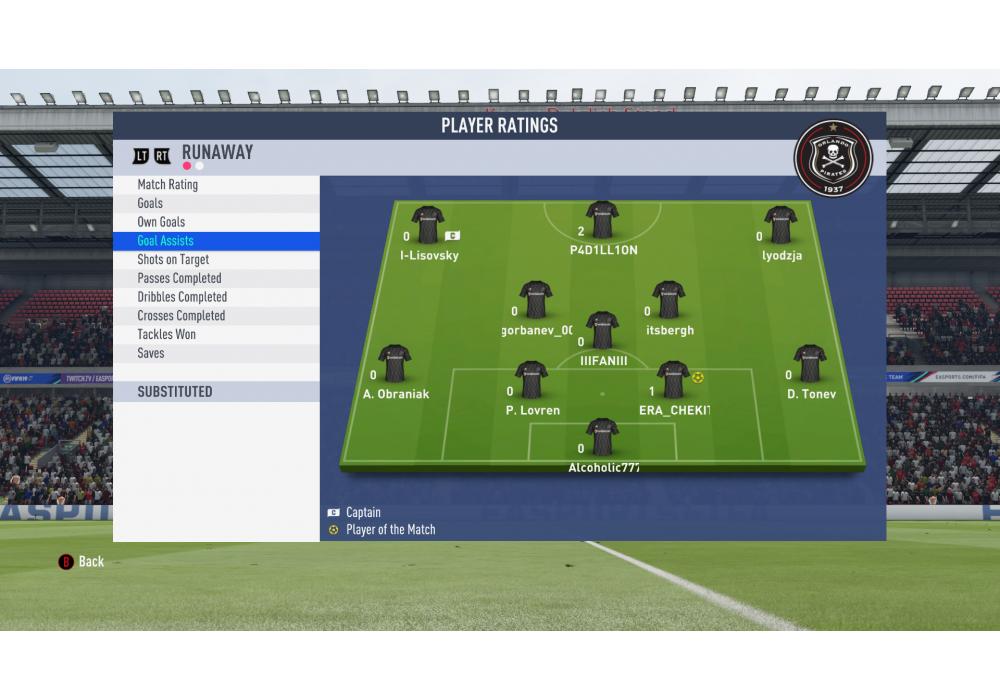
Task: Show Shots on Target stats
Action: click(173, 260)
